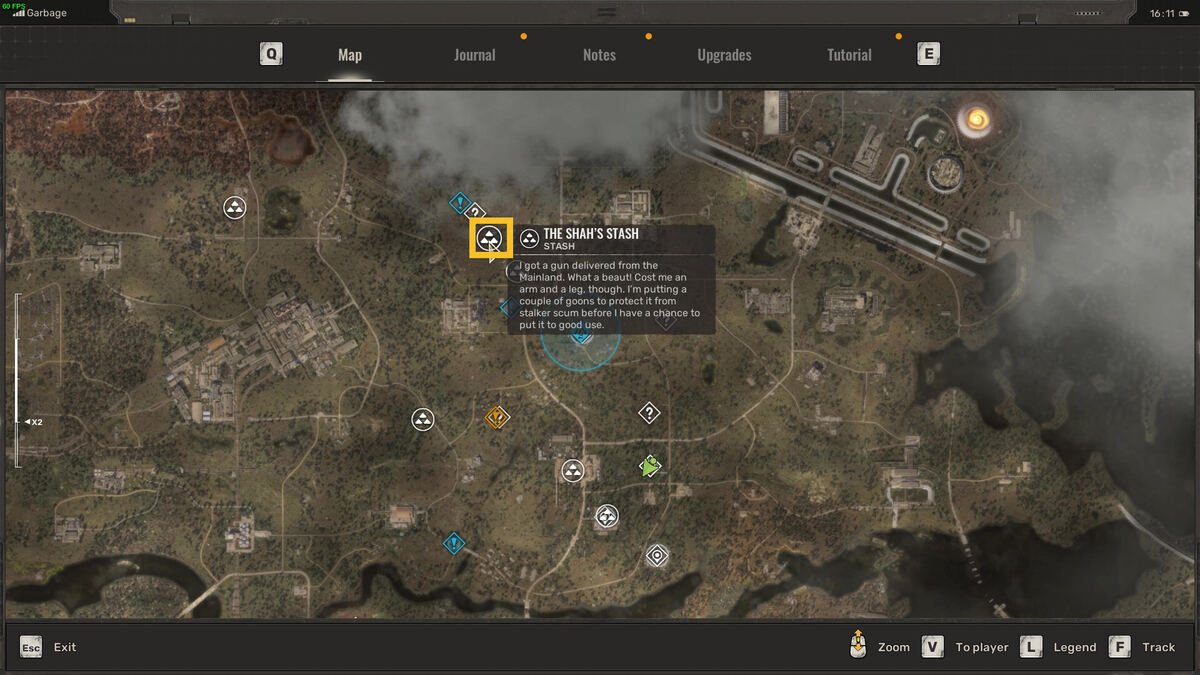
Task: Open the Tutorial tab
Action: pyautogui.click(x=849, y=55)
